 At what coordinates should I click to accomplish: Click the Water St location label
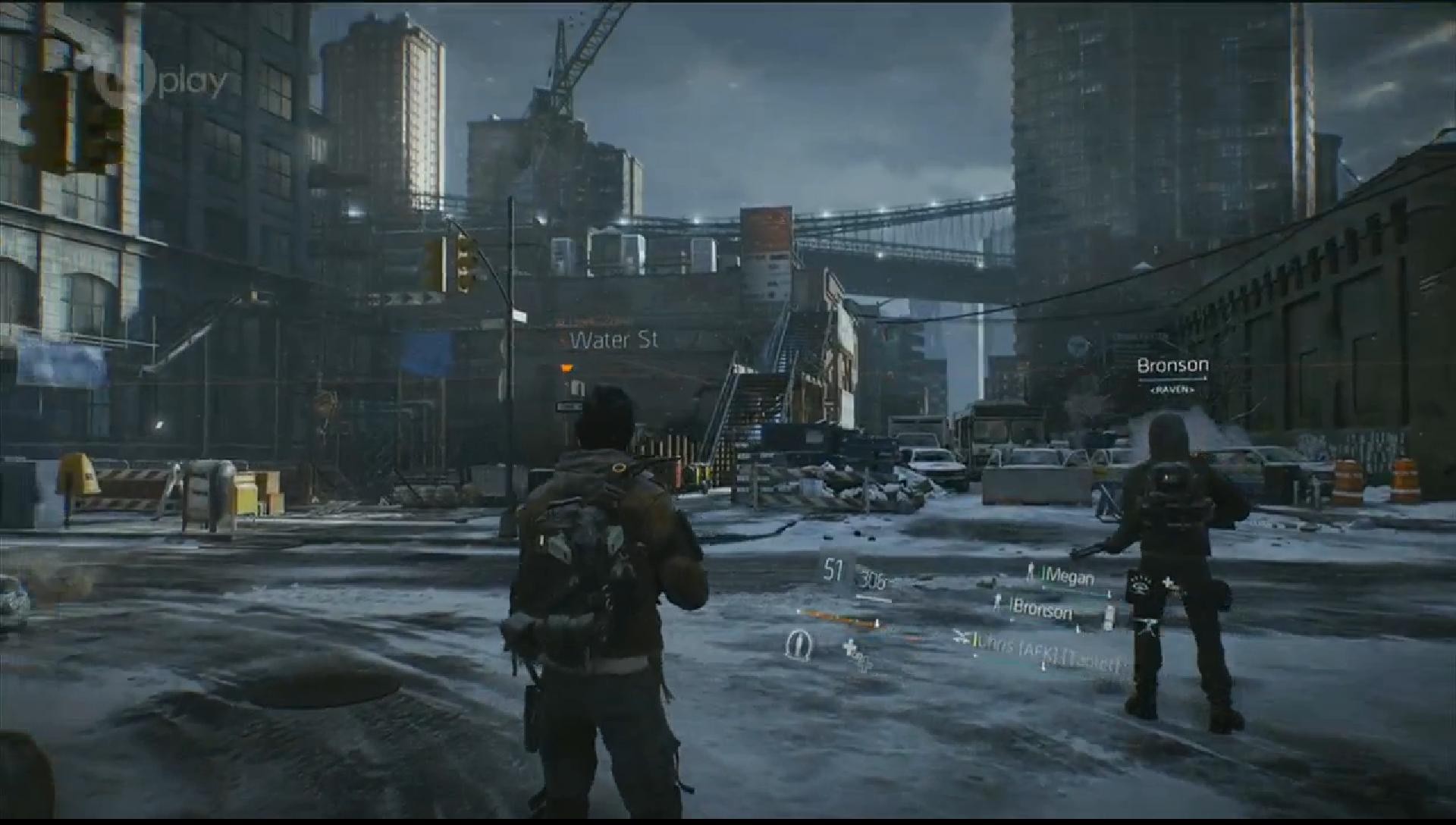point(613,340)
